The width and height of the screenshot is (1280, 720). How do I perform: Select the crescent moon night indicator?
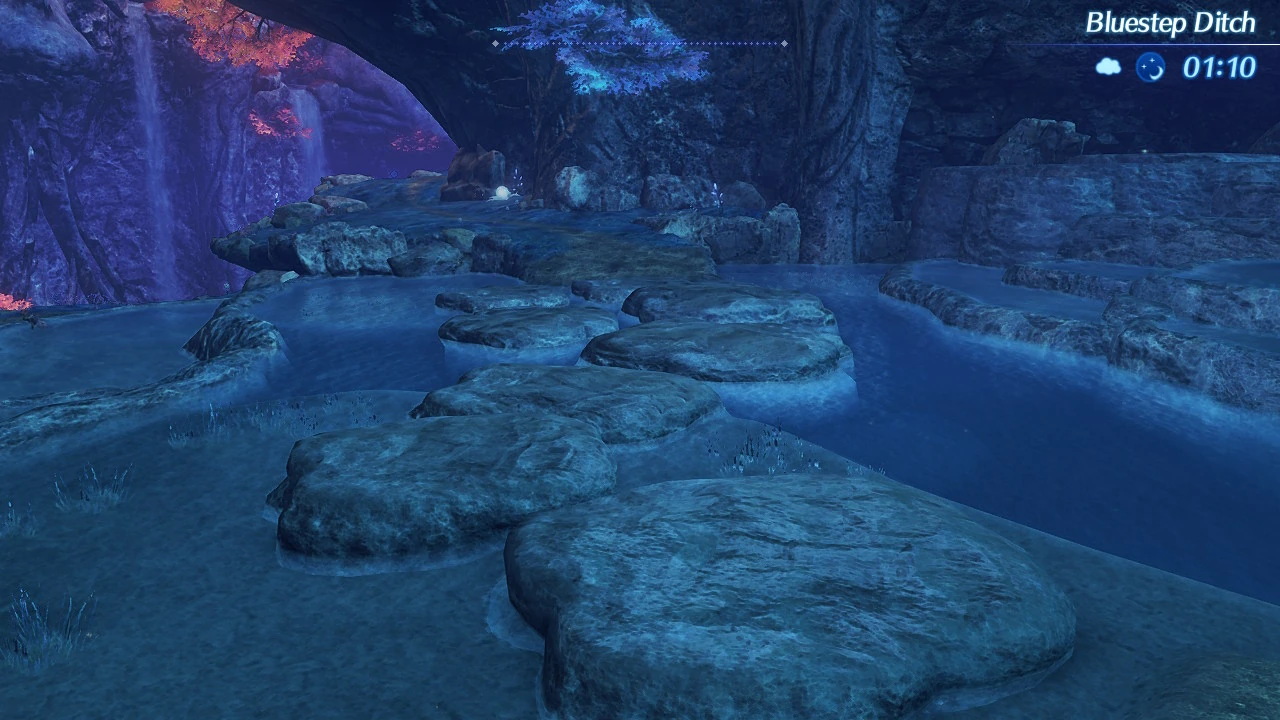click(x=1151, y=66)
